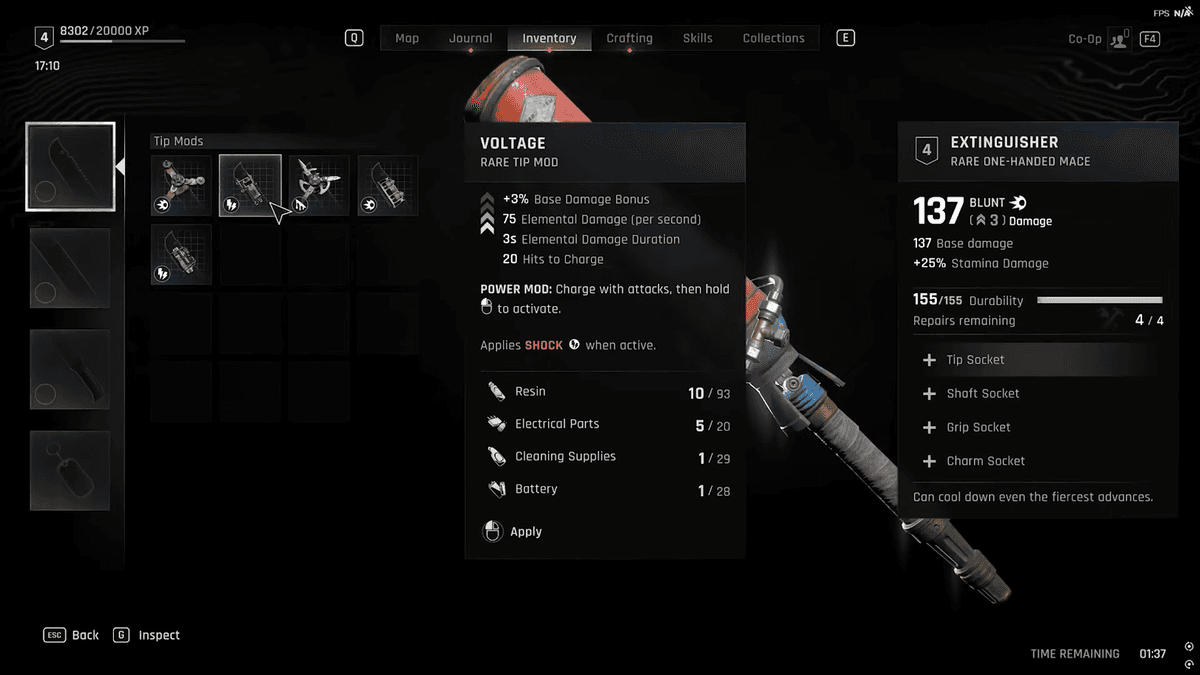The height and width of the screenshot is (675, 1200).
Task: Show the Collections tab
Action: 773,38
